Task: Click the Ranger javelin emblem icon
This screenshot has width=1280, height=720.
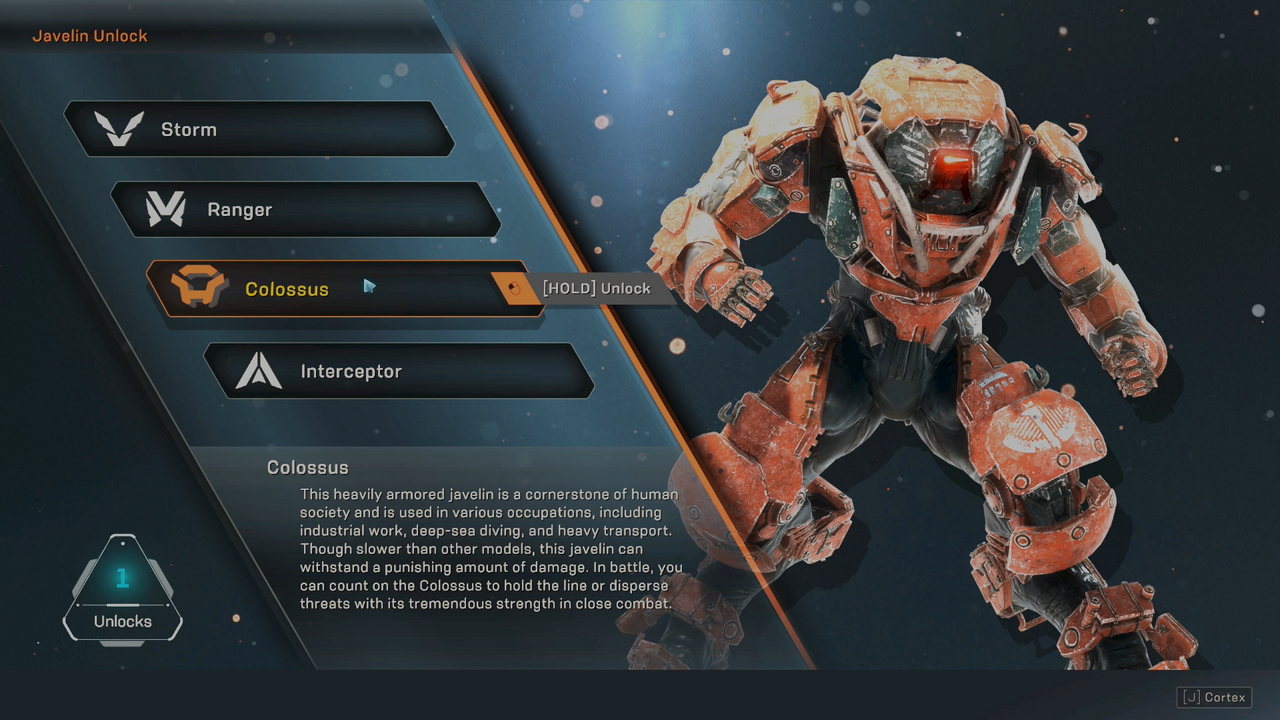Action: pyautogui.click(x=166, y=209)
